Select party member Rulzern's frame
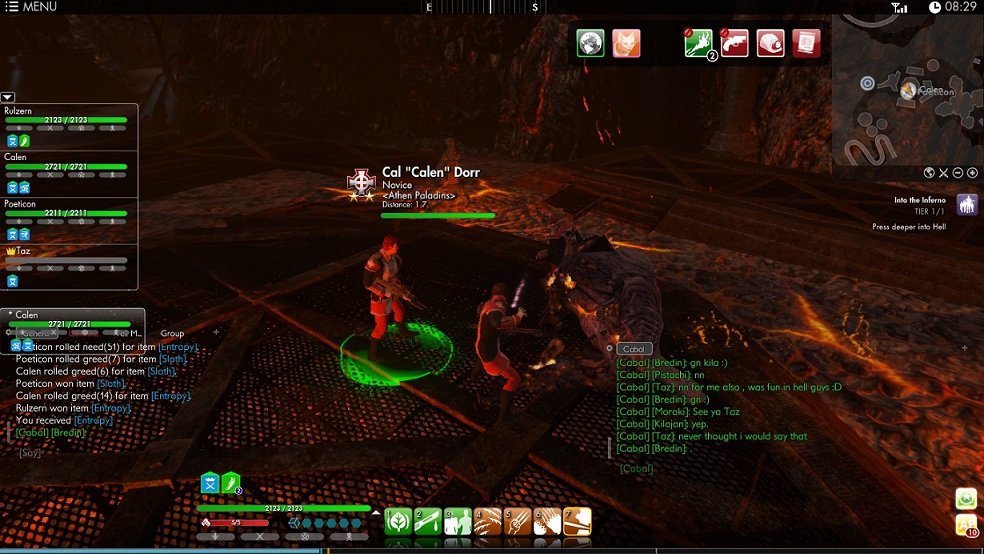 [x=66, y=119]
